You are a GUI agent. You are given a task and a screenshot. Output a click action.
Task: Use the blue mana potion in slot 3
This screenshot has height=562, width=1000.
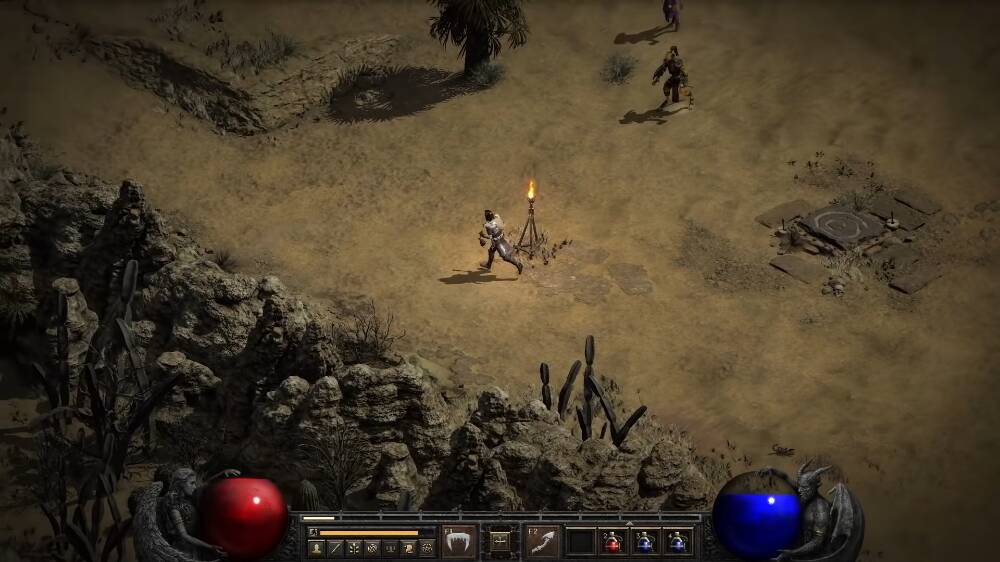click(x=645, y=543)
